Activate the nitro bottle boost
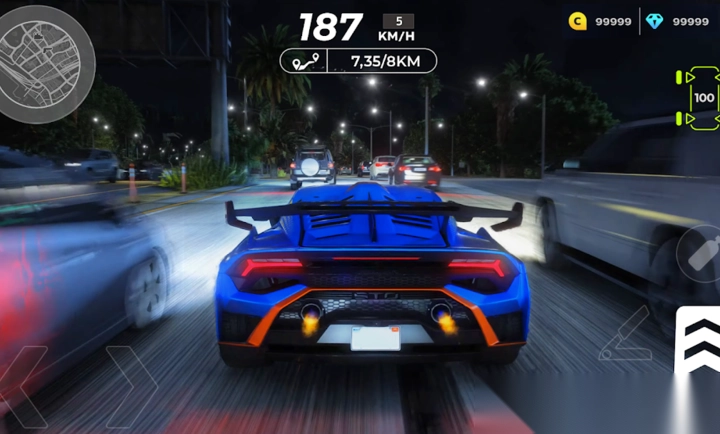The width and height of the screenshot is (720, 434). (702, 253)
